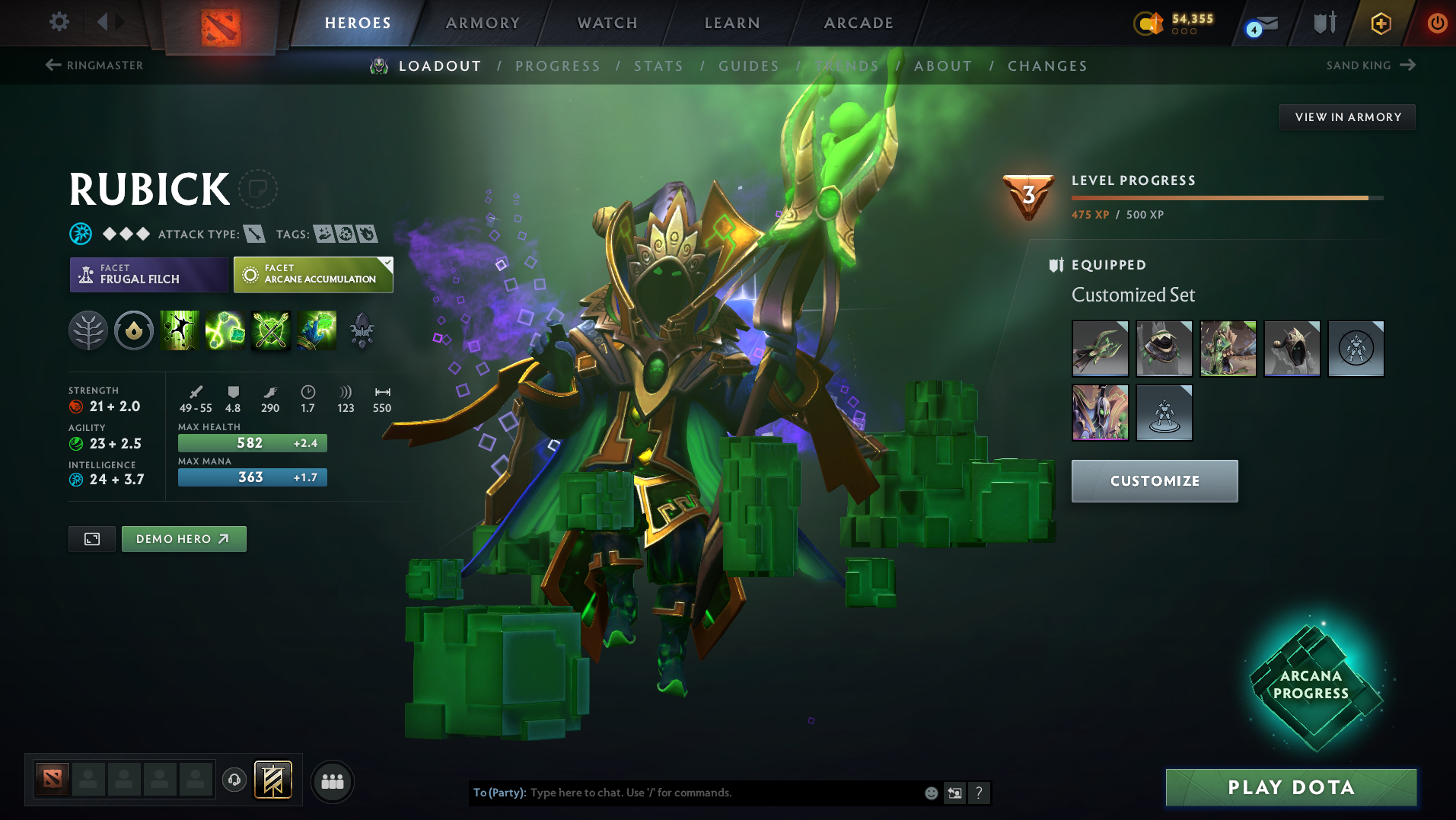Click the Level Progress XP bar
The width and height of the screenshot is (1456, 820).
point(1225,197)
